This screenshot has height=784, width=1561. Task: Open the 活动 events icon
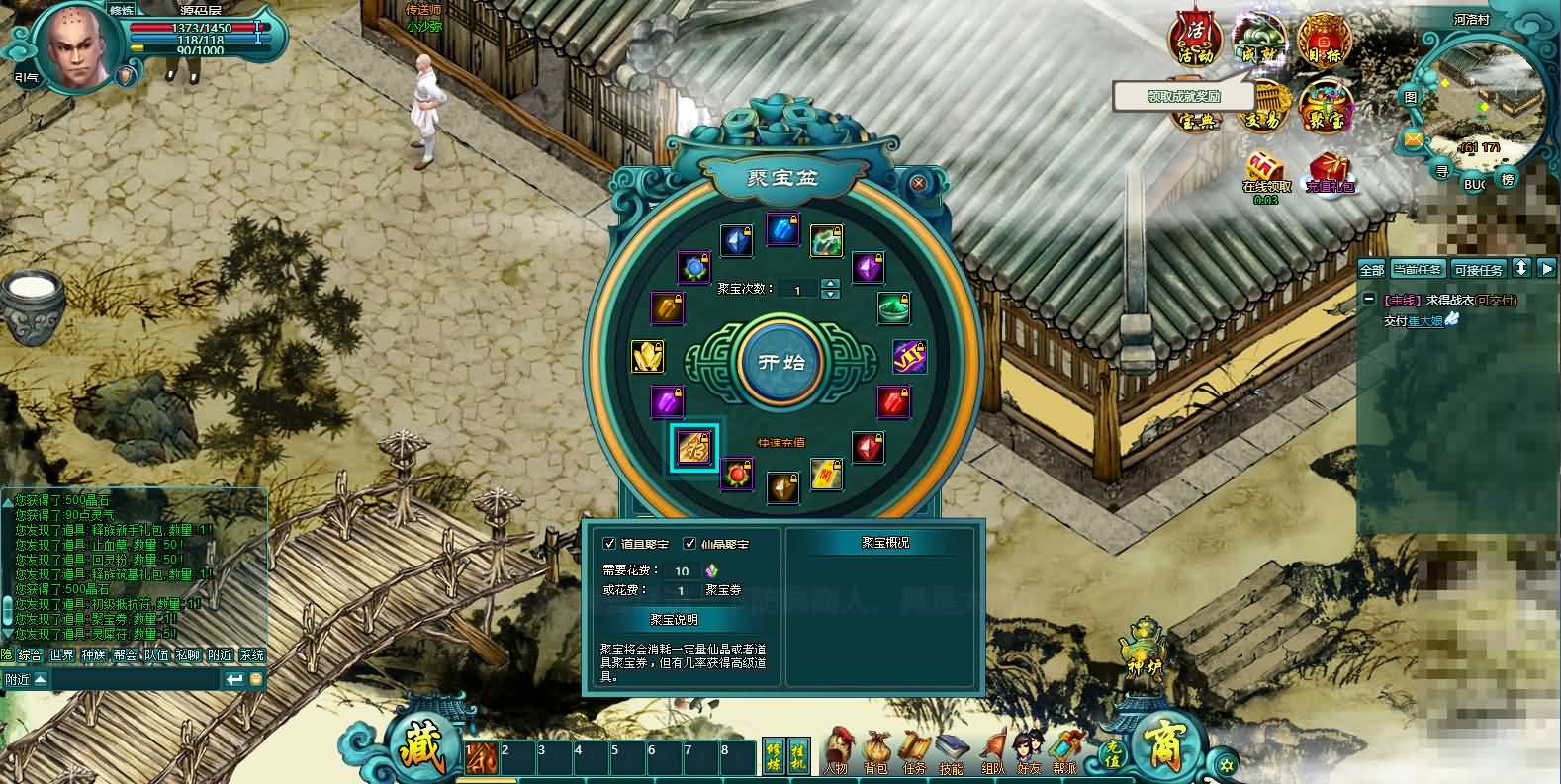point(1195,40)
